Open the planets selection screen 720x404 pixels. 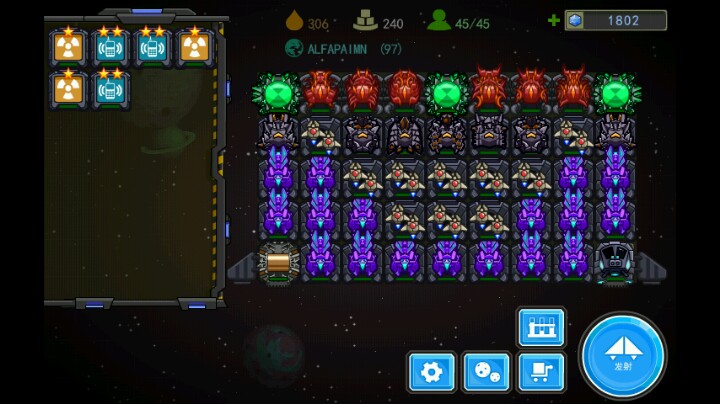486,373
